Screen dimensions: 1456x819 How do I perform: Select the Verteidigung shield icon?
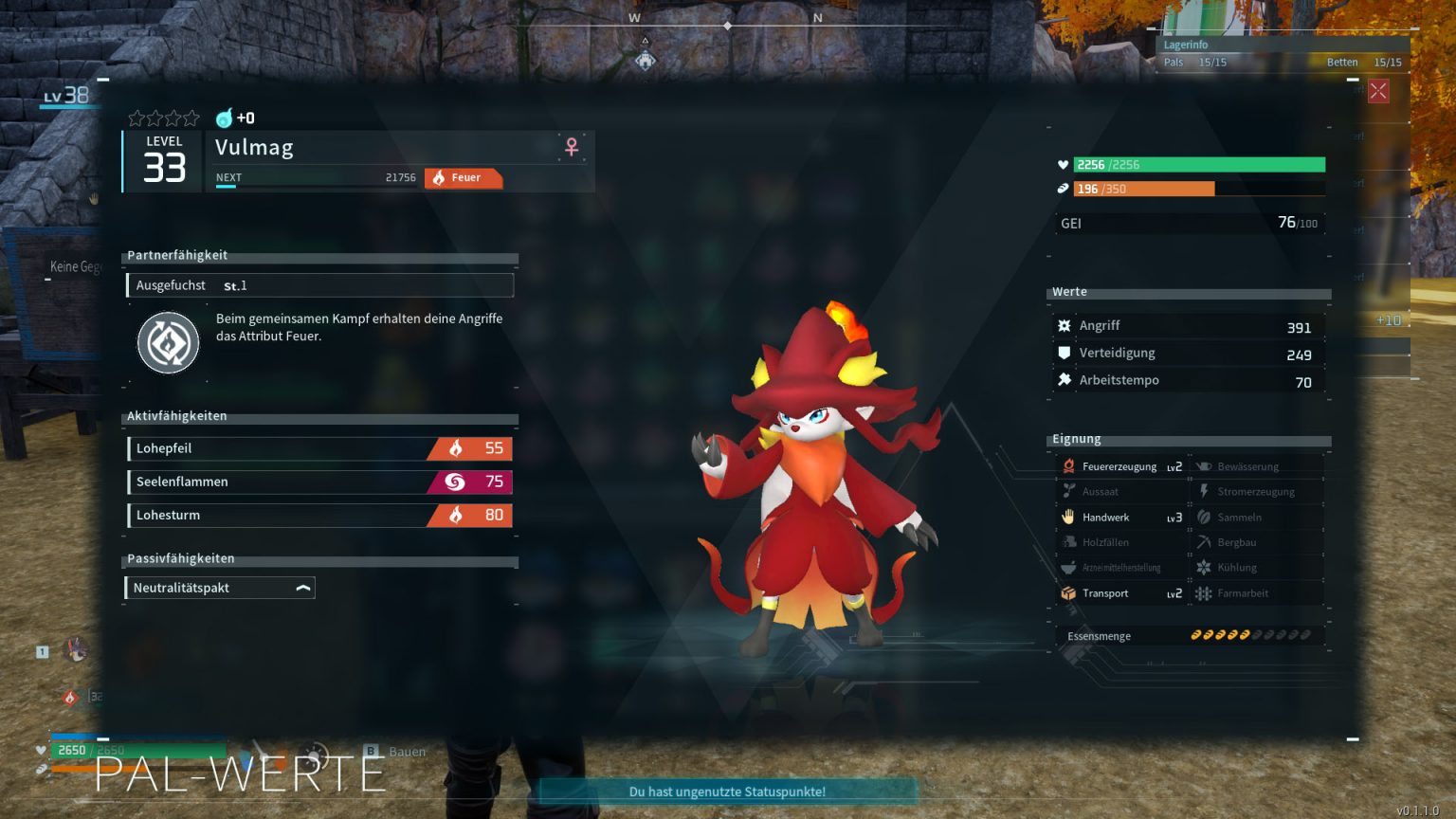[x=1066, y=353]
